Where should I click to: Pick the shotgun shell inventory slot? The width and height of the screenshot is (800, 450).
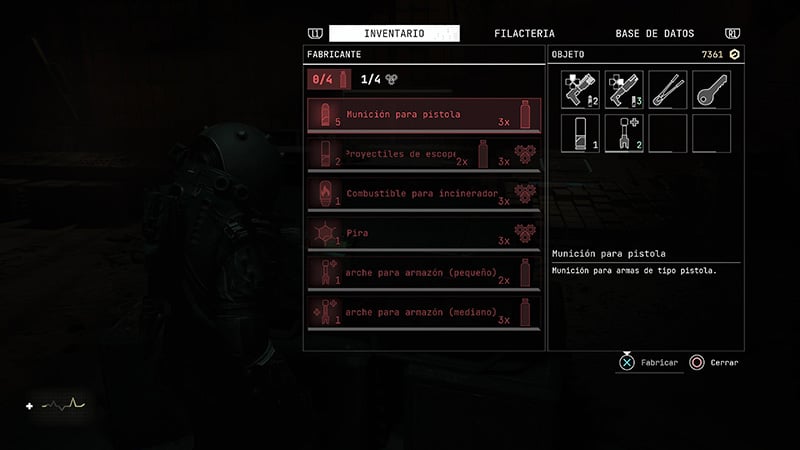(x=581, y=133)
